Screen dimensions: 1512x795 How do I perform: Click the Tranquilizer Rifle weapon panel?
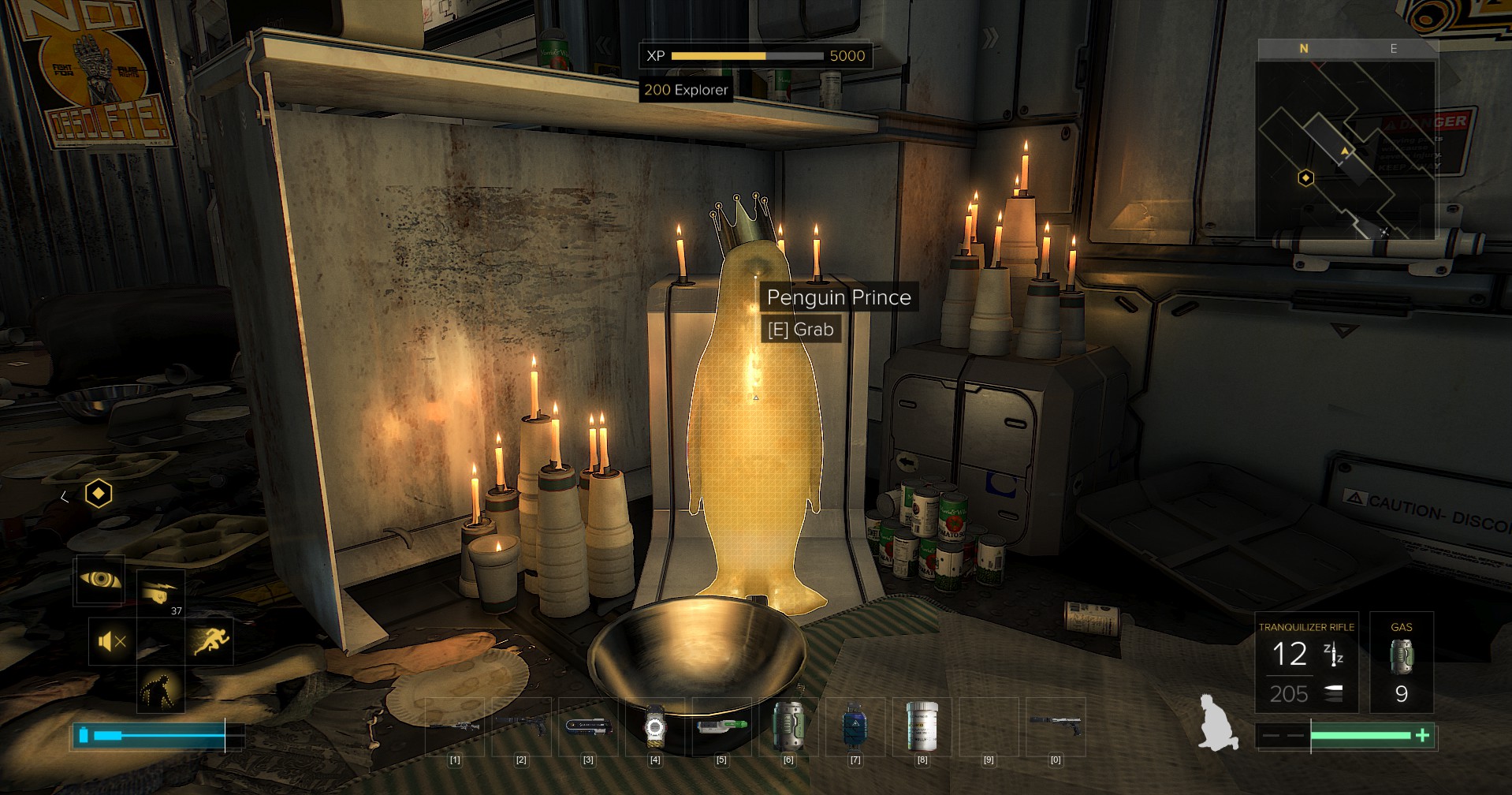click(x=1306, y=662)
